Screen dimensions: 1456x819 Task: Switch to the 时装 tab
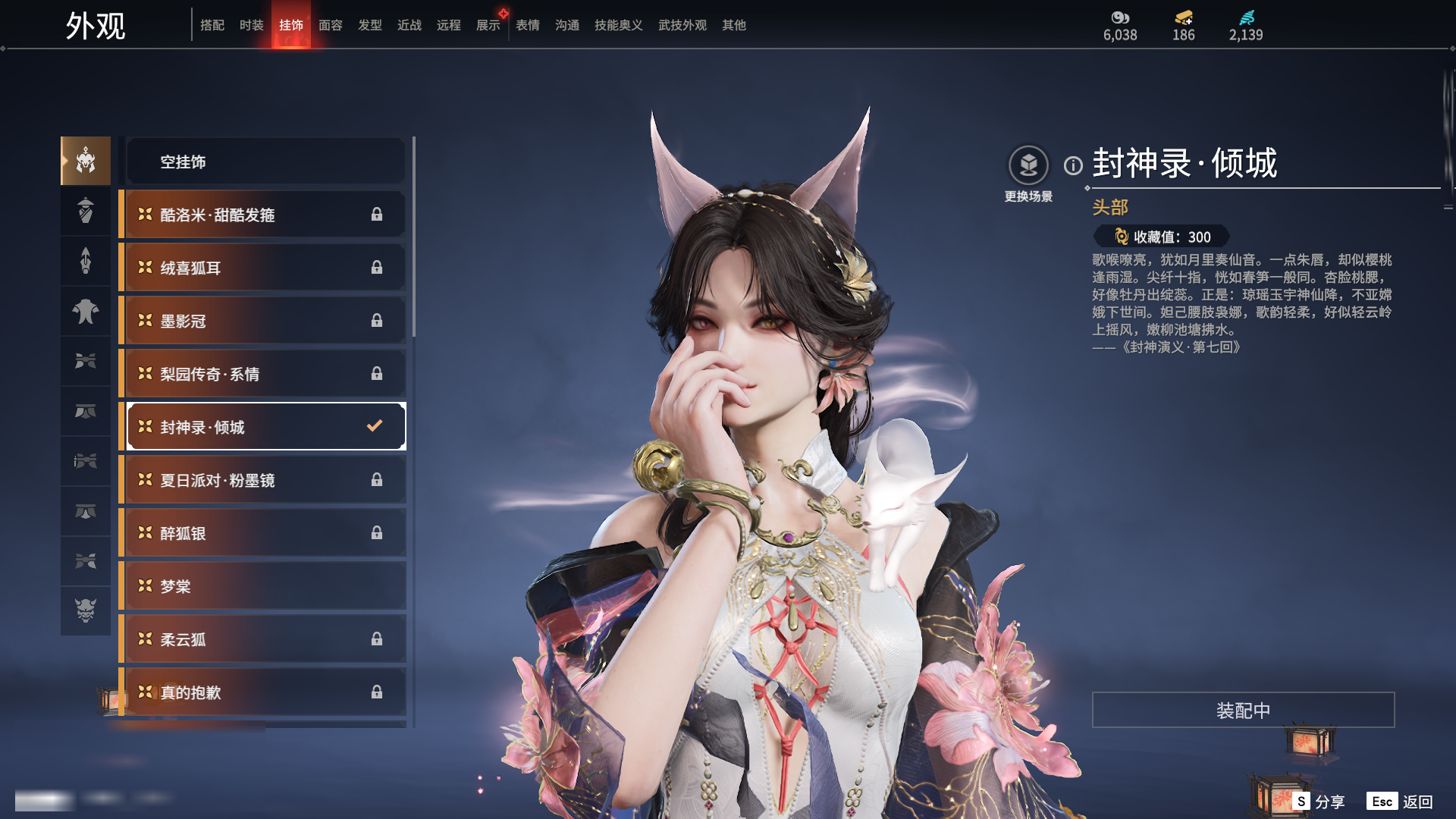click(x=252, y=25)
